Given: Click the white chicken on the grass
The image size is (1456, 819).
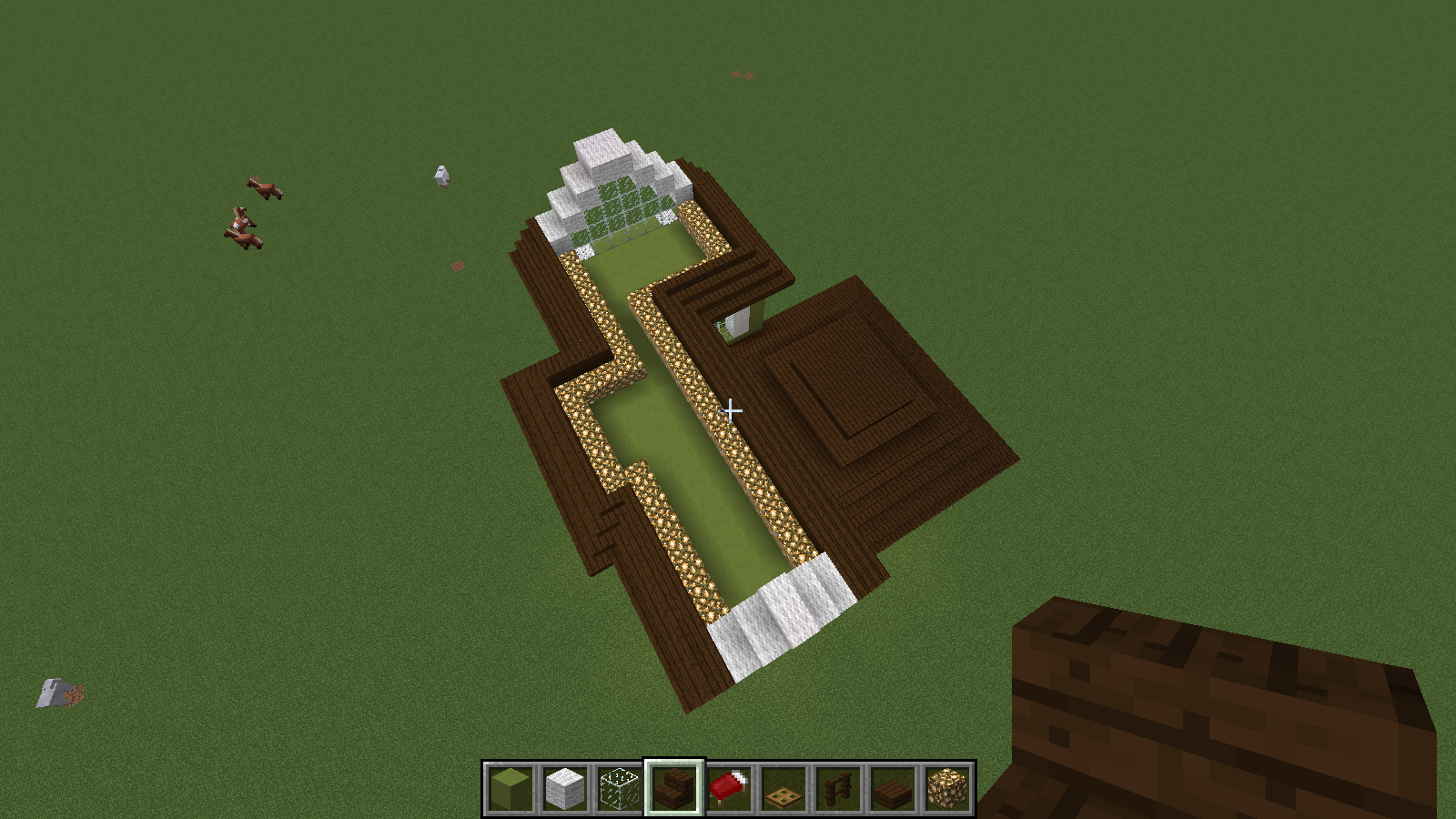Looking at the screenshot, I should tap(443, 177).
